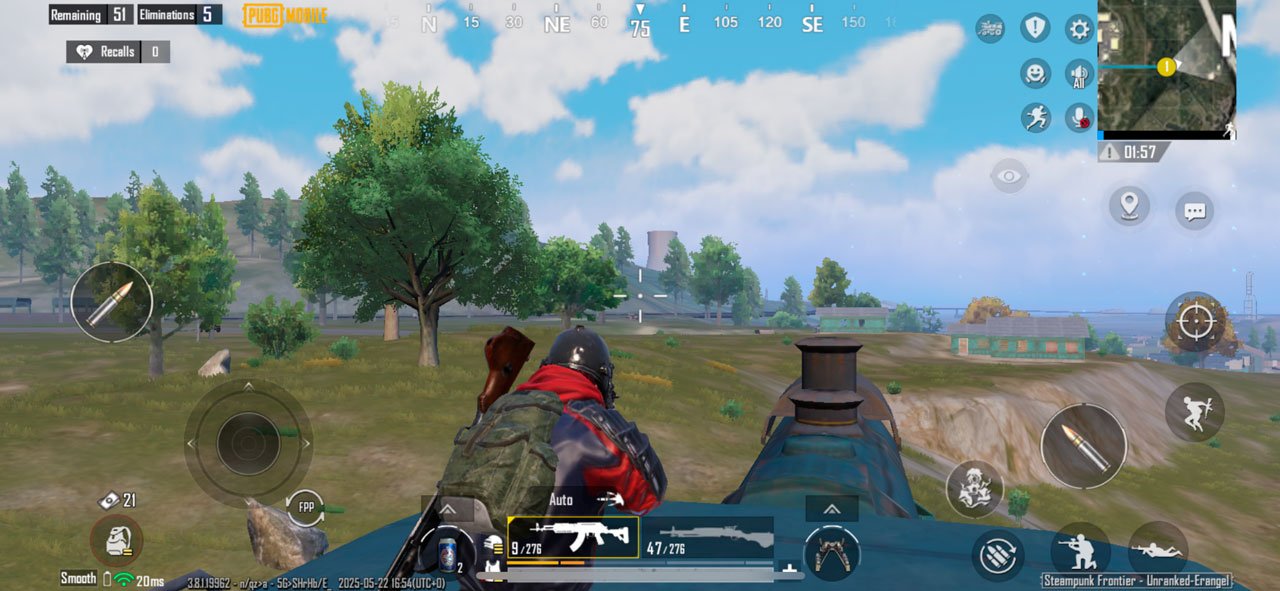
Task: Fire using the left bullet button
Action: [x=111, y=302]
